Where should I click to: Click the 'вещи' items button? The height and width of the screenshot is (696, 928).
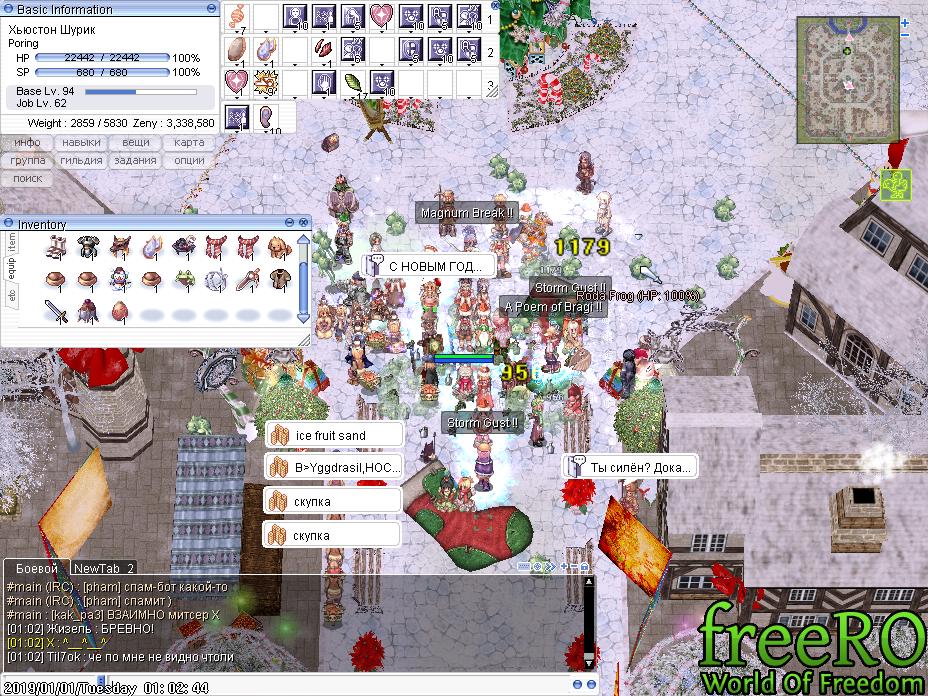135,143
